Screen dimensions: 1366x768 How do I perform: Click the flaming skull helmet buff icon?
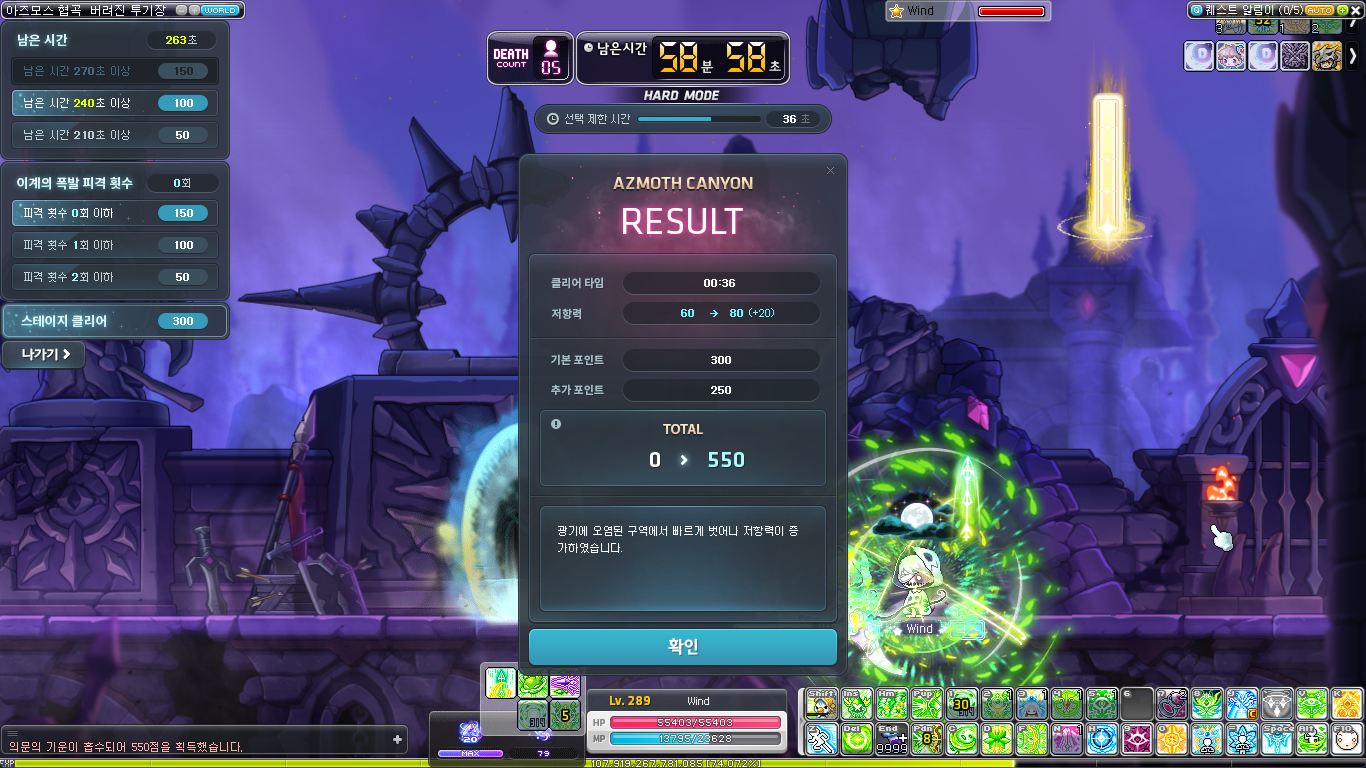1327,56
